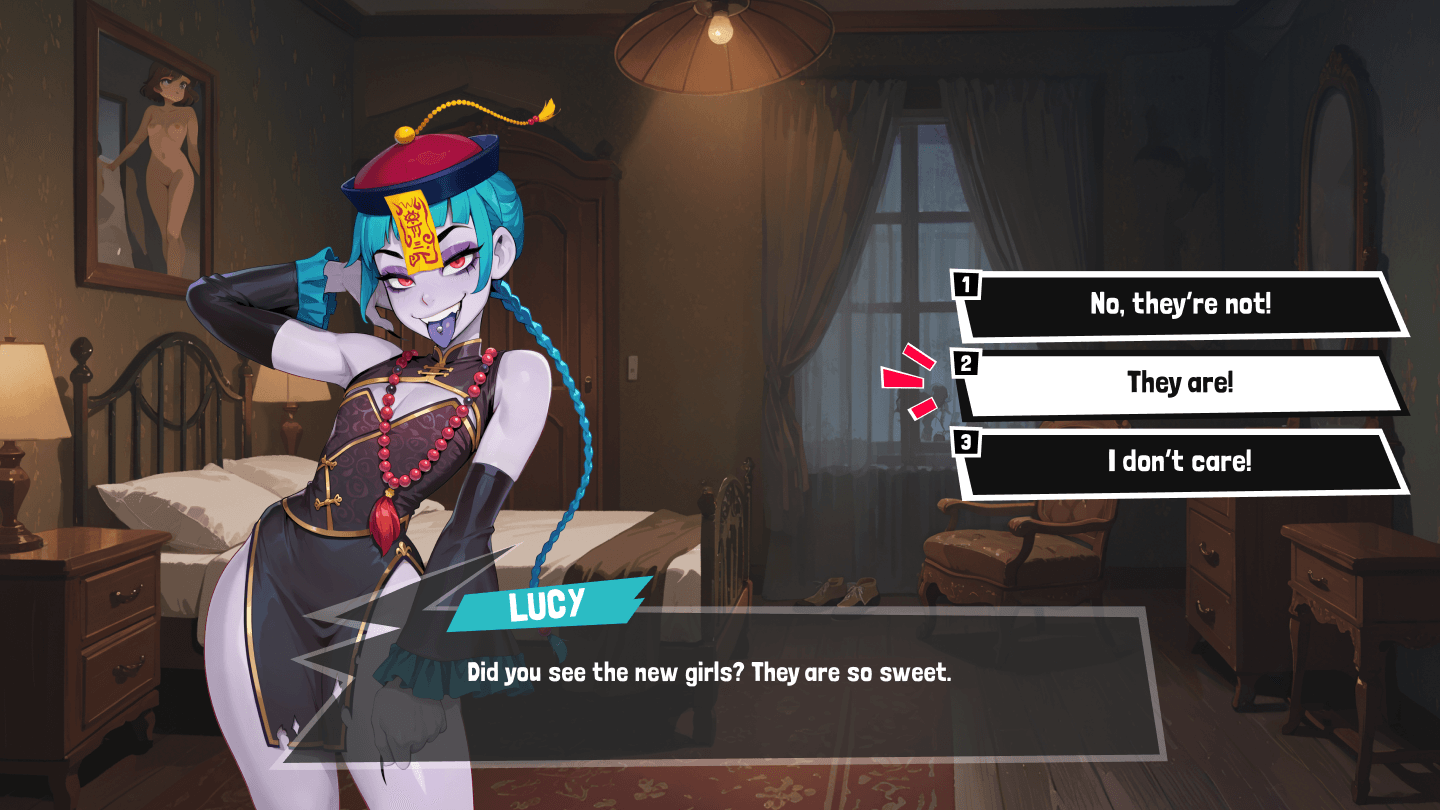This screenshot has width=1440, height=810.
Task: Choose the "No, they're not!" reply
Action: 1180,305
